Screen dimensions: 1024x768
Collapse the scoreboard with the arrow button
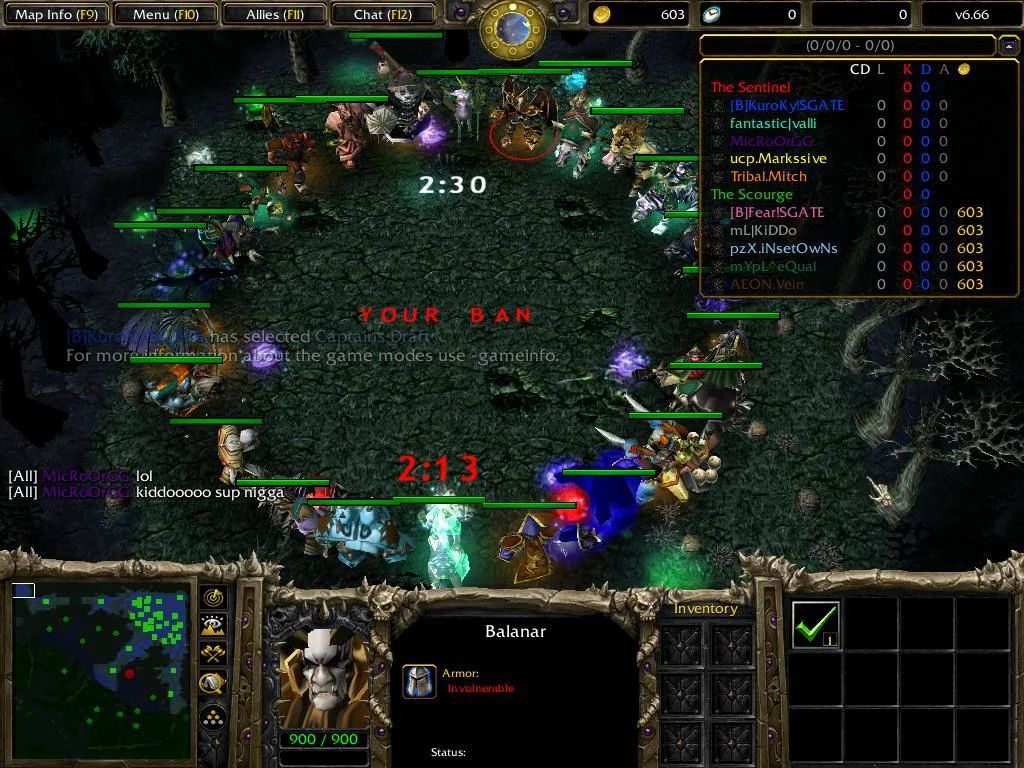(1008, 46)
